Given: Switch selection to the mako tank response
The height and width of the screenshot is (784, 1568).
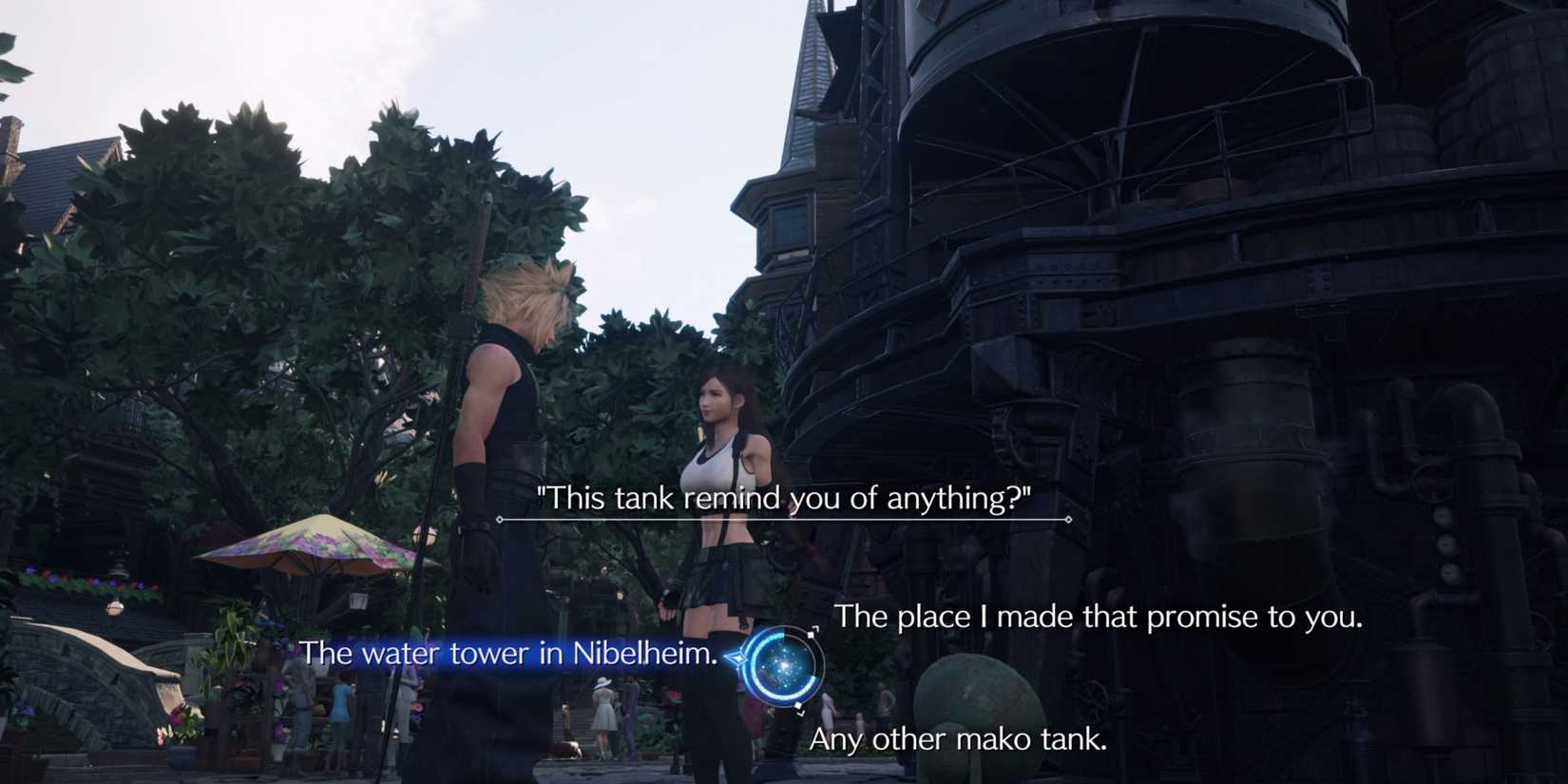Looking at the screenshot, I should click(960, 738).
